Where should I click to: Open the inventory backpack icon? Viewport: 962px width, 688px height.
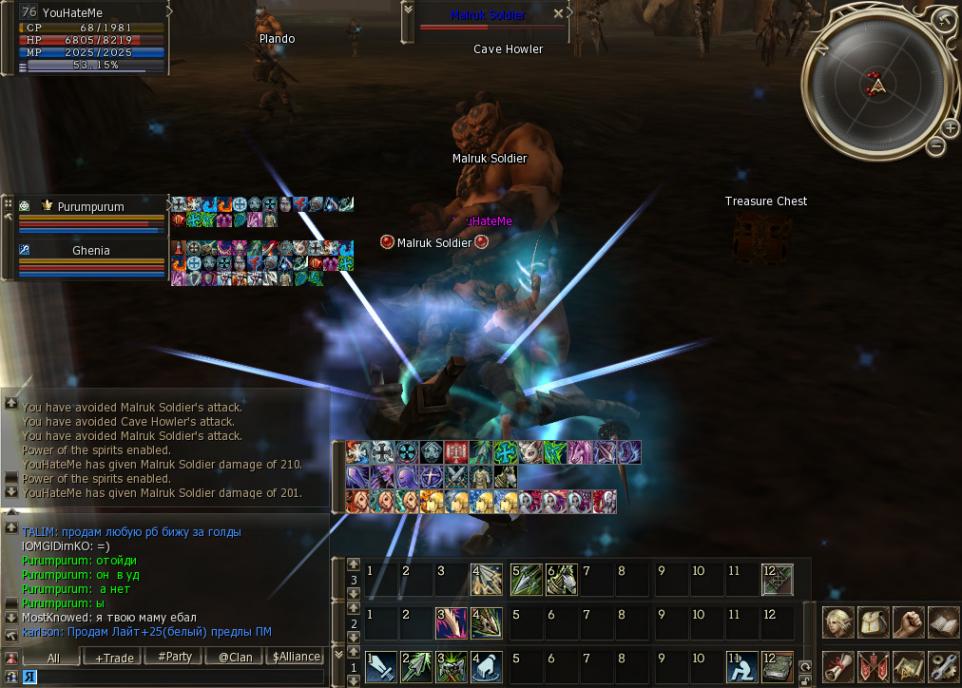[873, 622]
